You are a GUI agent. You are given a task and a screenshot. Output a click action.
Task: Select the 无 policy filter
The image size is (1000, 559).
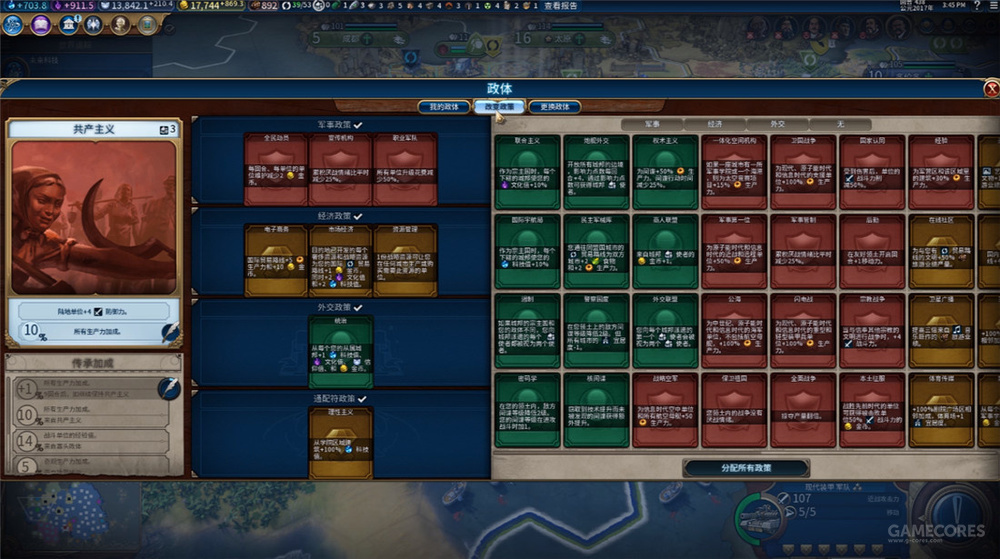[841, 125]
